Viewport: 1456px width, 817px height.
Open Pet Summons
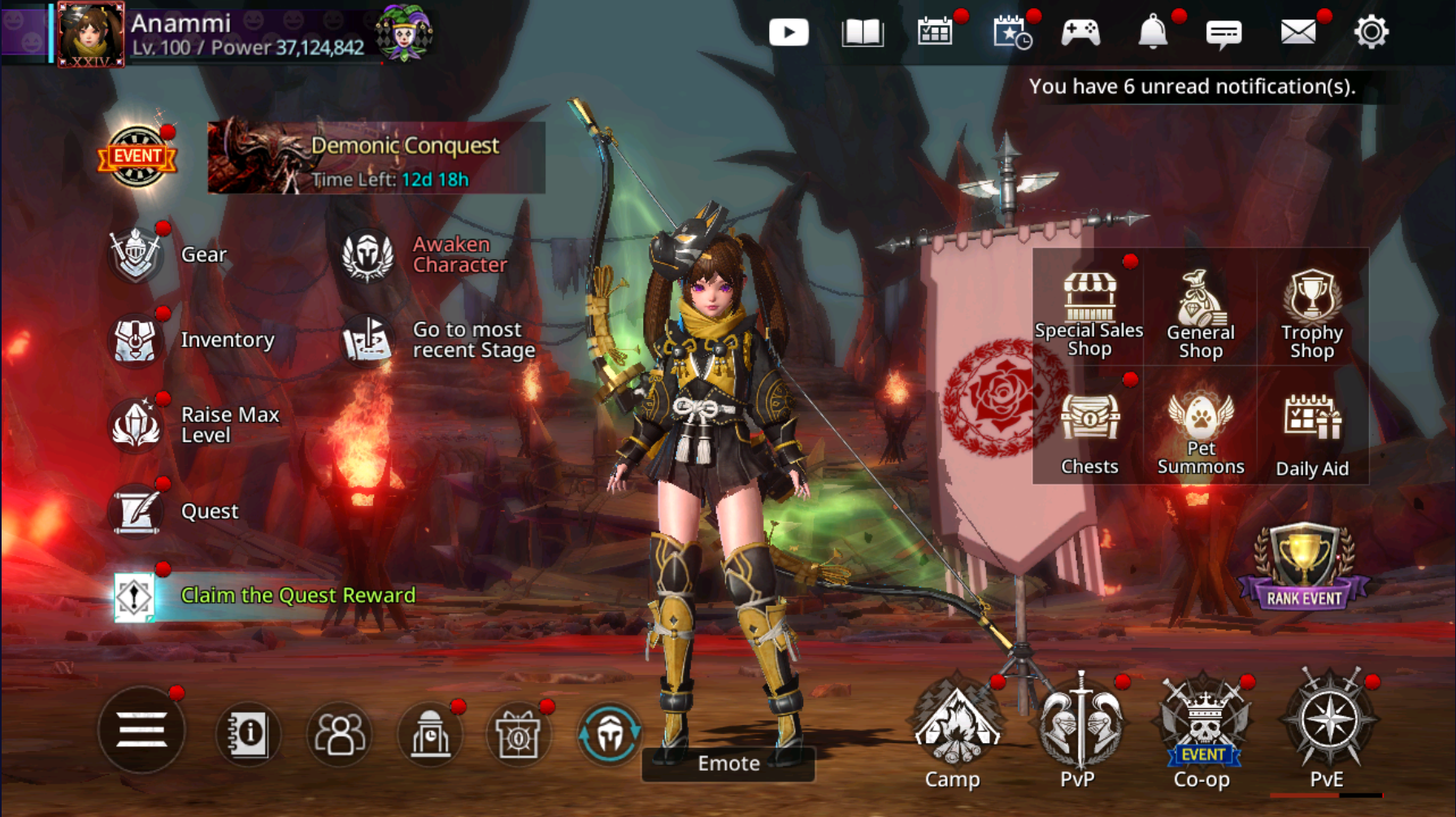click(1201, 432)
